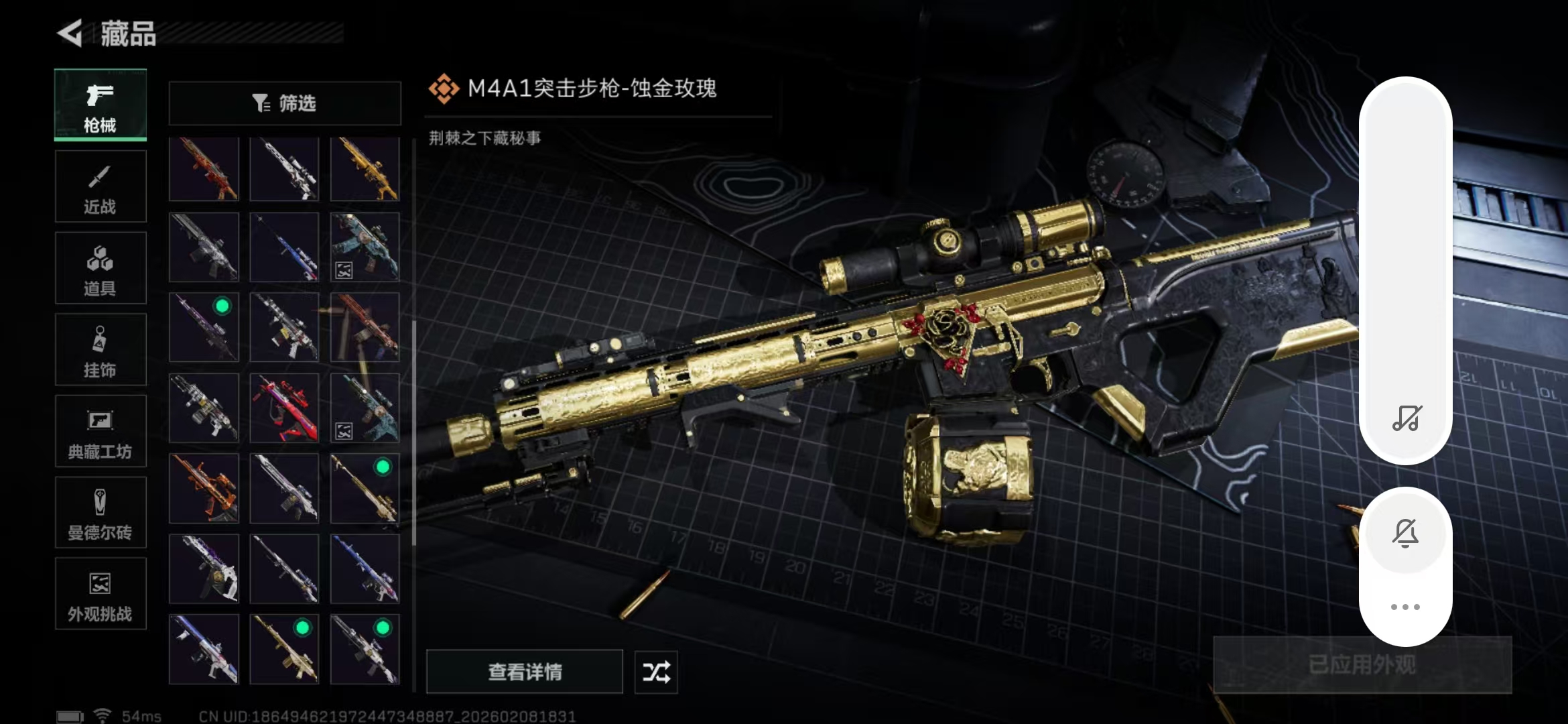
Task: Open the 挂饰 charms category
Action: (x=99, y=349)
